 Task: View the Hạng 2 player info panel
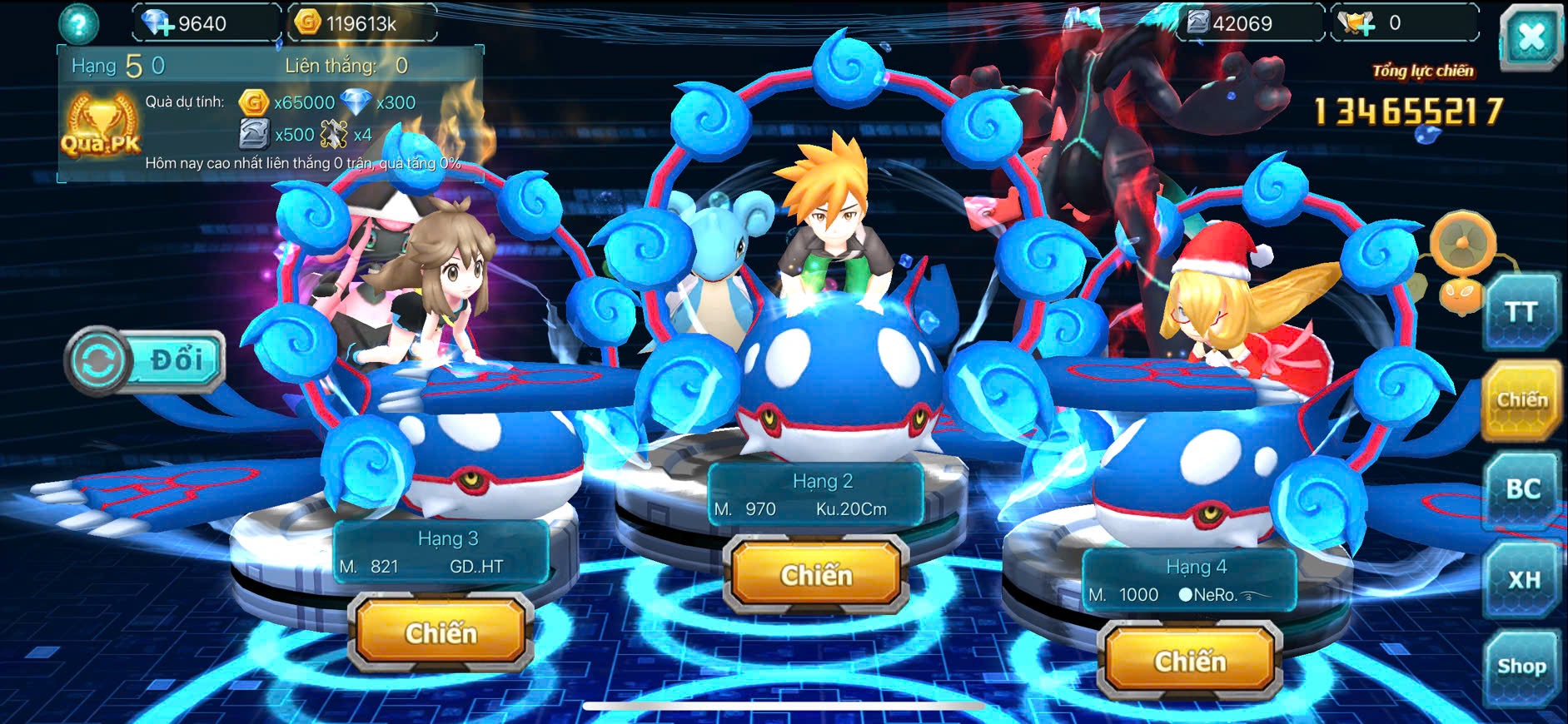816,495
